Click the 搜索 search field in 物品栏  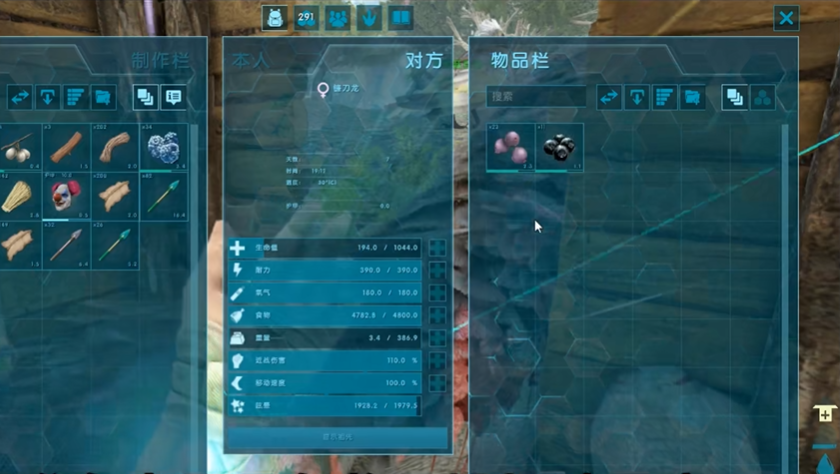coord(536,97)
